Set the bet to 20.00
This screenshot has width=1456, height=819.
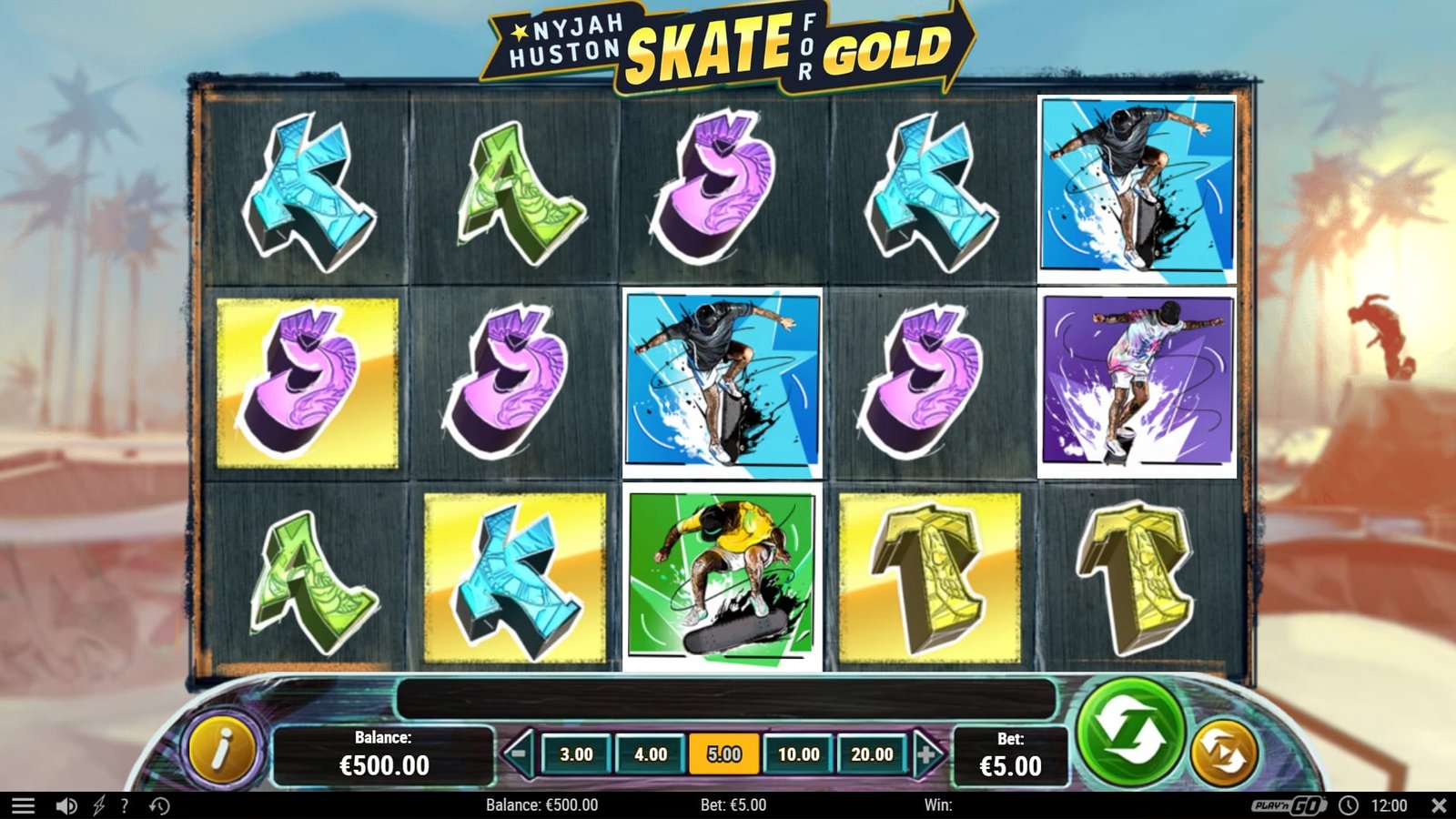872,754
